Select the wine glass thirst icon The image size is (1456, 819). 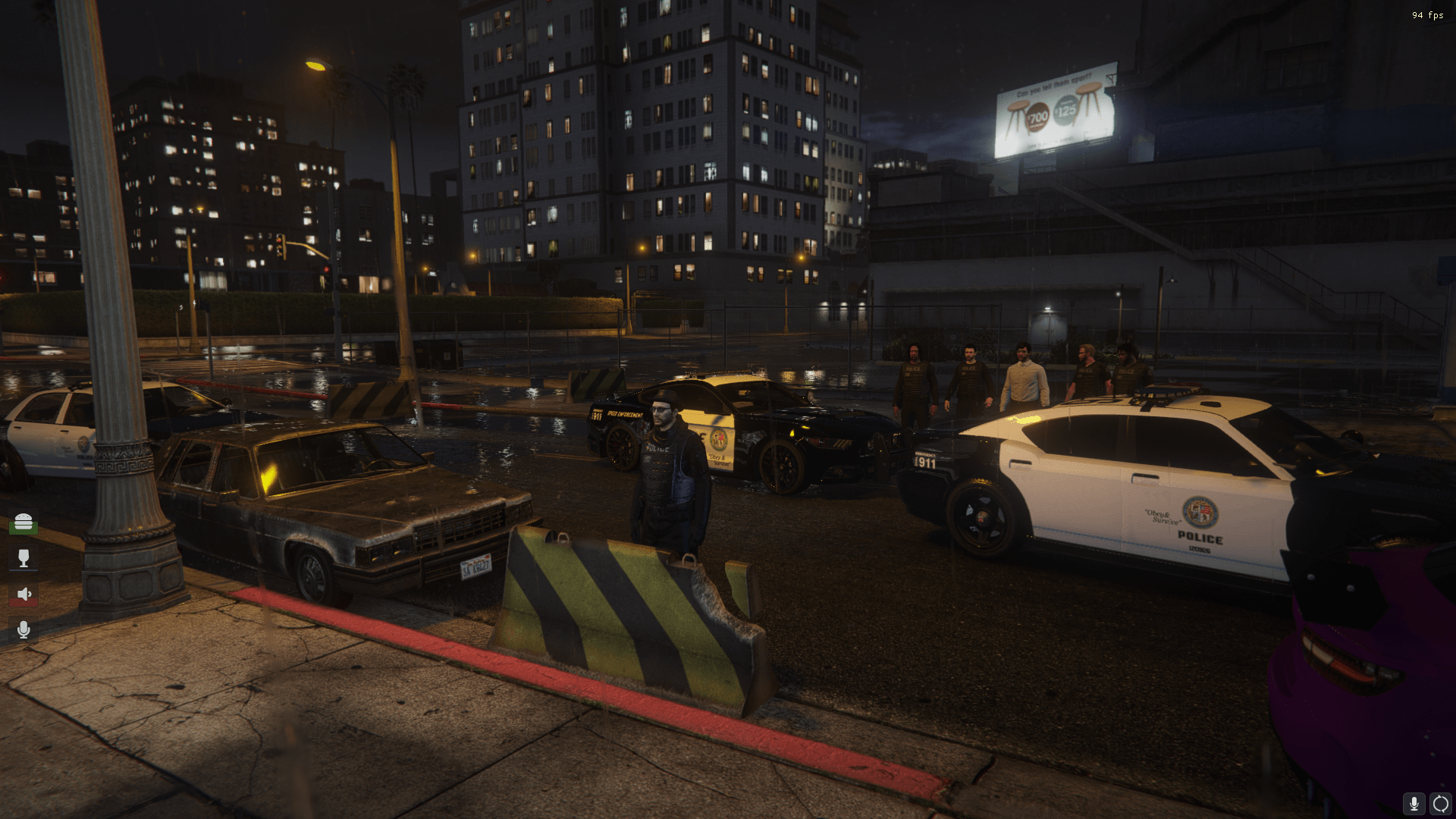[24, 558]
